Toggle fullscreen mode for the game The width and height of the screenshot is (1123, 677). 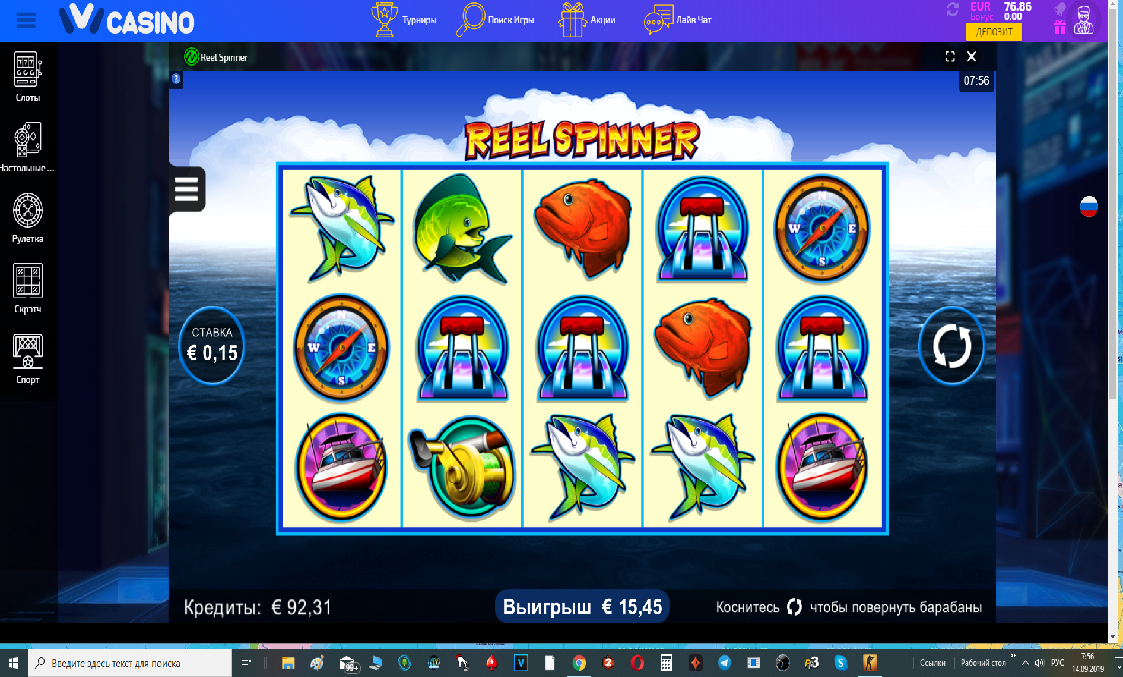(x=951, y=57)
